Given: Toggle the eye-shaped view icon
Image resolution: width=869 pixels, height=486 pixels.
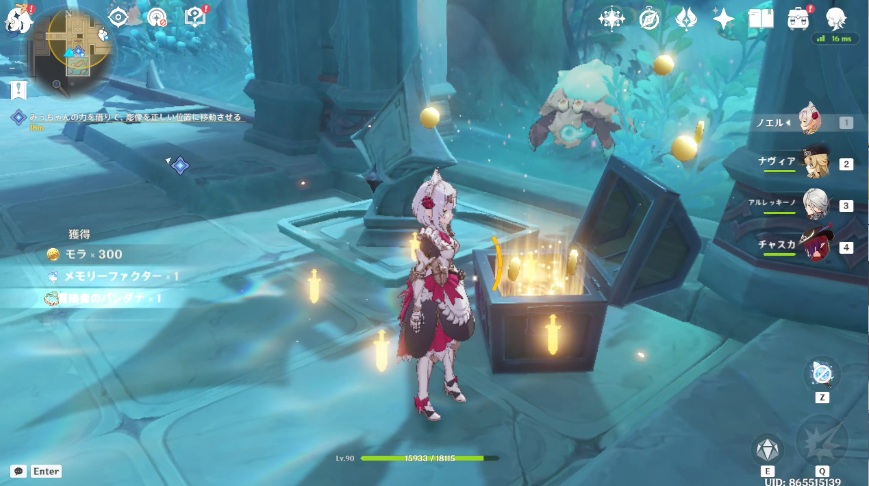Looking at the screenshot, I should click(119, 16).
